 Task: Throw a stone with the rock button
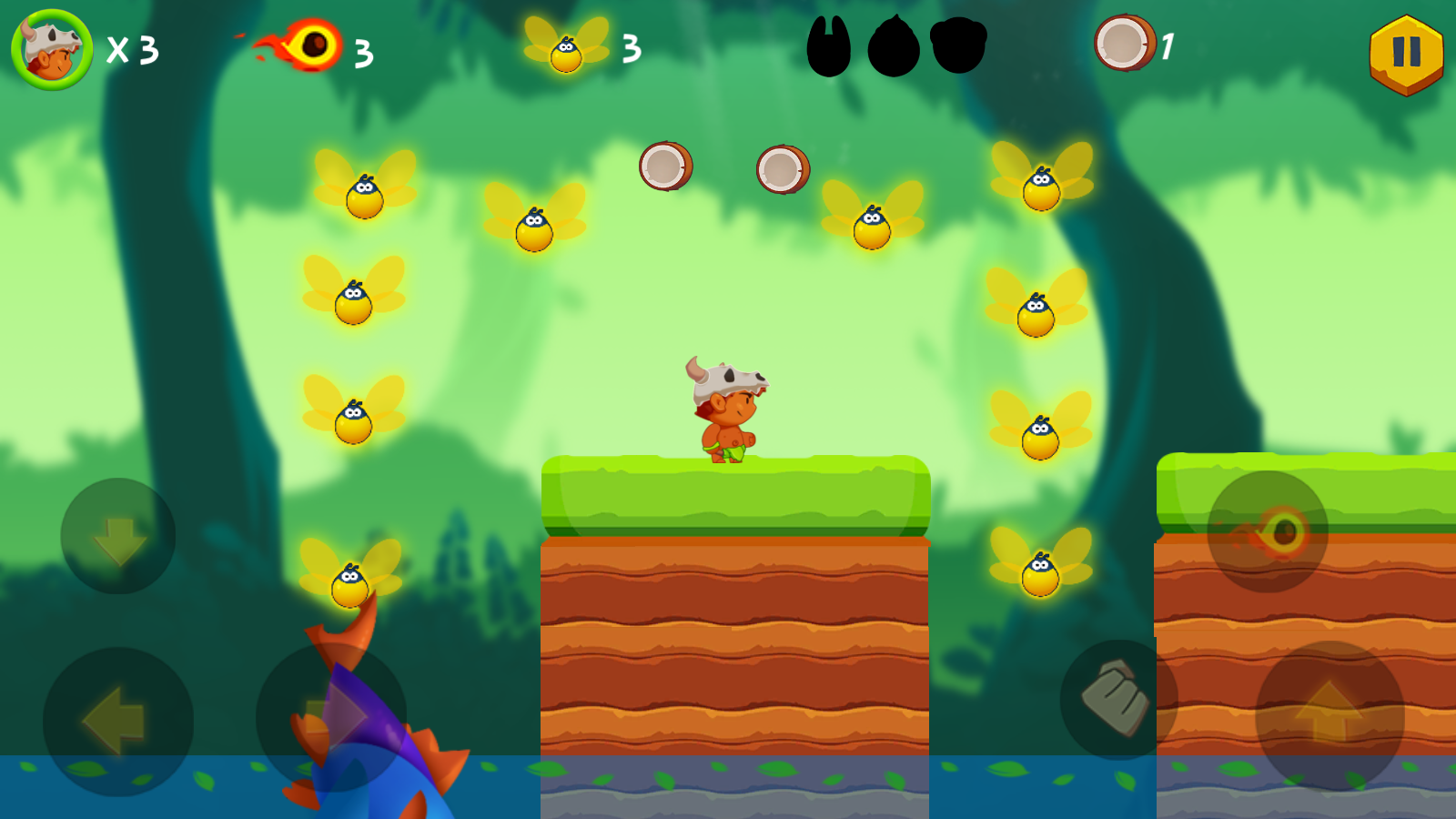(x=1118, y=700)
